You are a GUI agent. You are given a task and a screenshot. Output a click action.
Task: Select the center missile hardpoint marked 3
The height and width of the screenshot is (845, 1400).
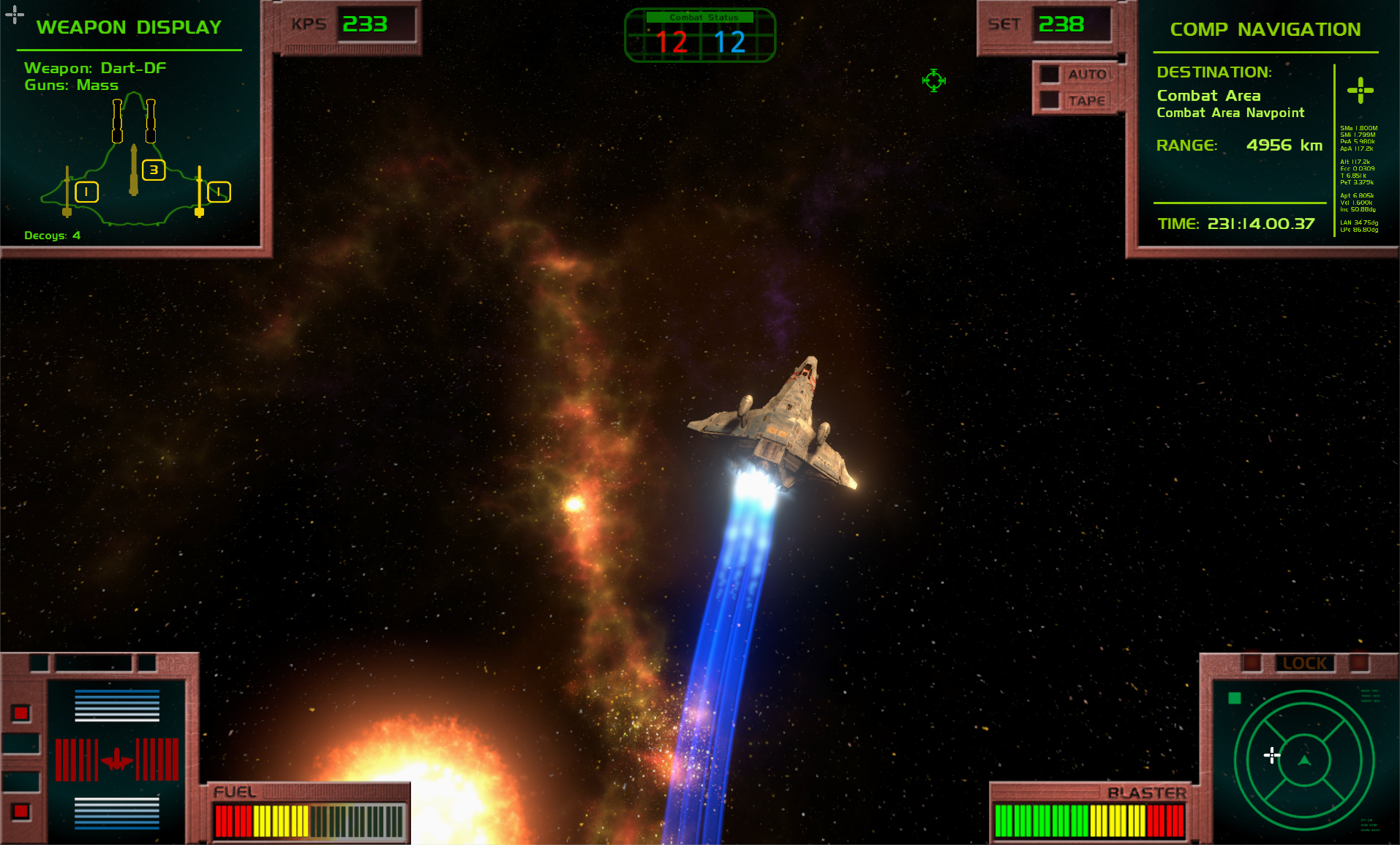154,170
